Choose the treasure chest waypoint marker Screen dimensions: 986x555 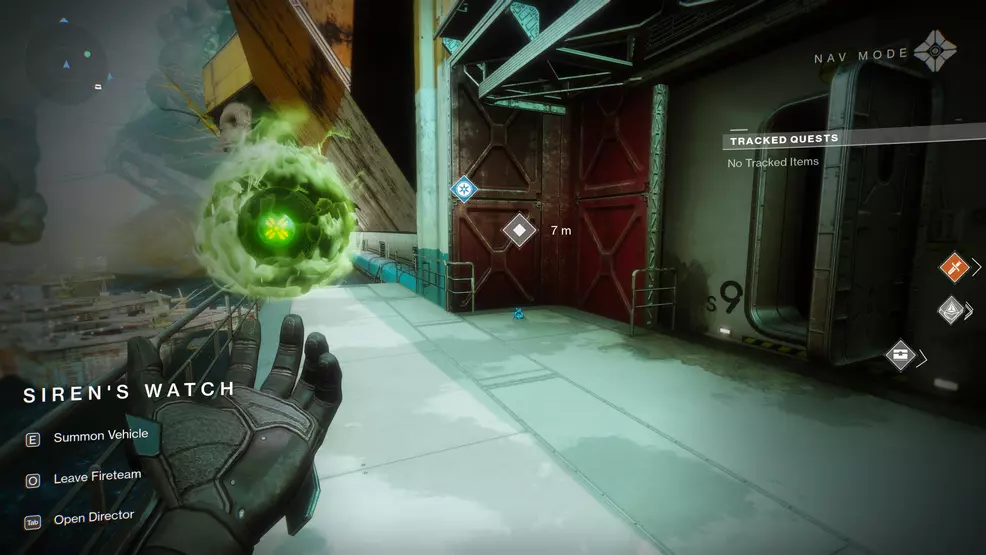coord(901,355)
